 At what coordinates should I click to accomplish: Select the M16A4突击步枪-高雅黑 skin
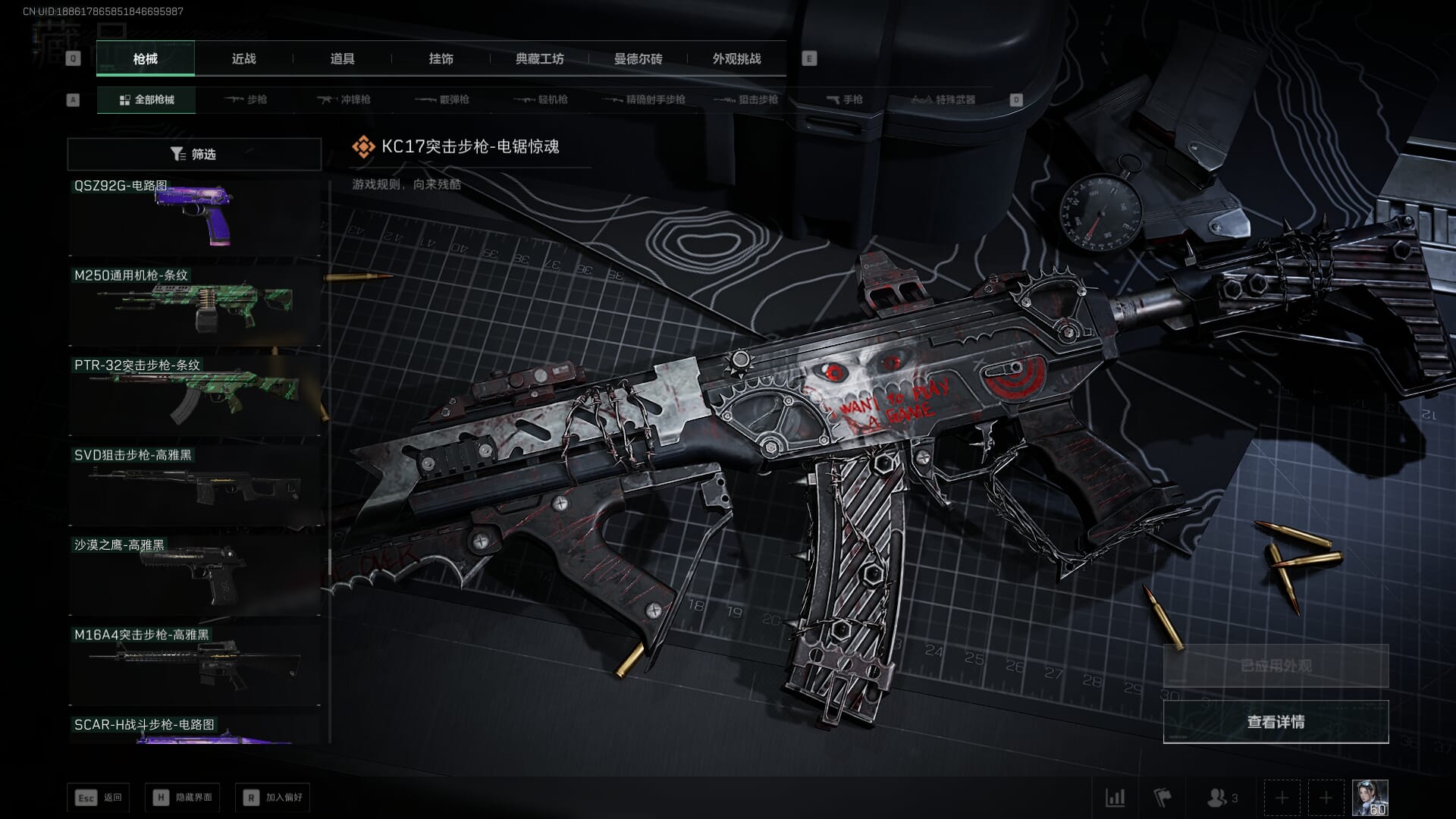194,666
